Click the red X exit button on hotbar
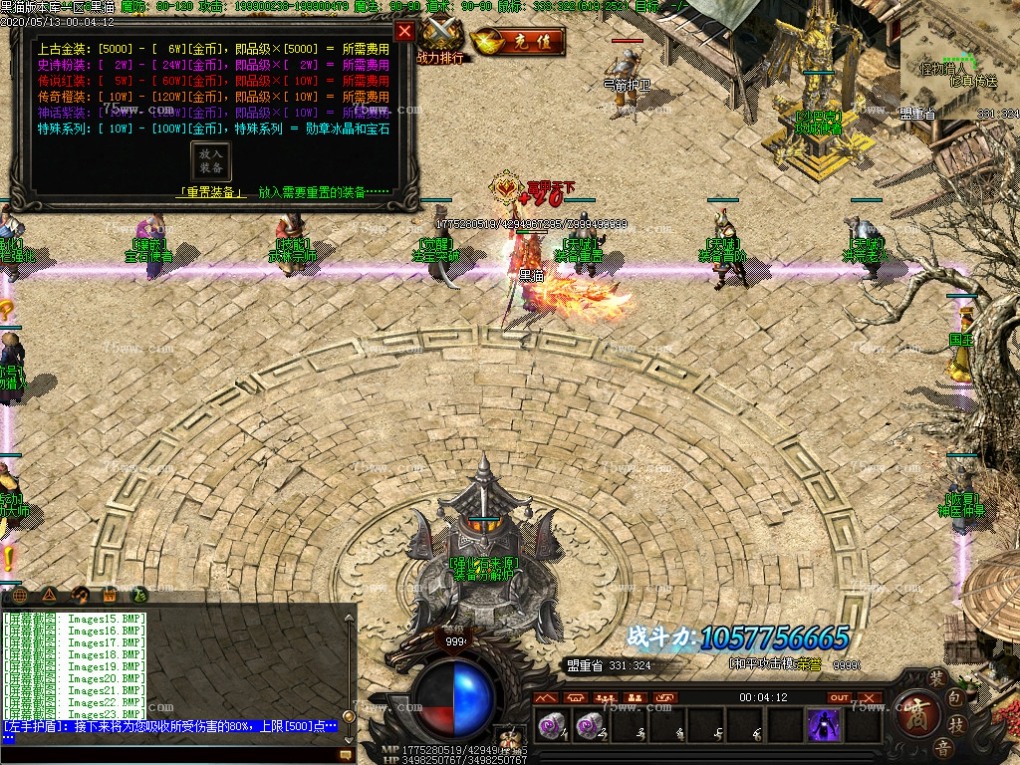1020x765 pixels. click(x=869, y=697)
